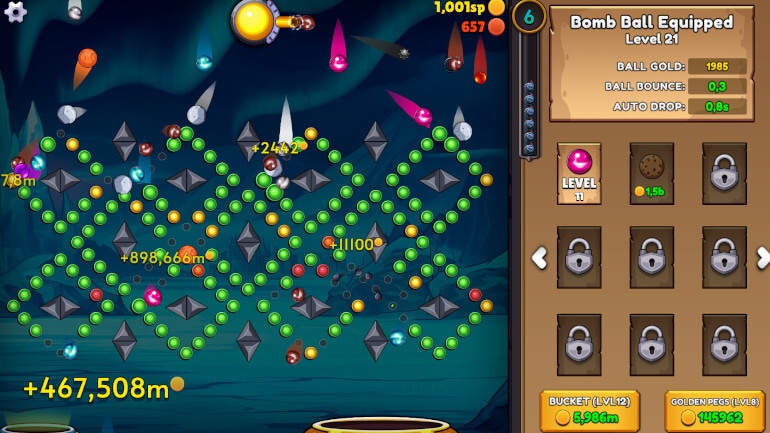Open the settings gear icon
The image size is (770, 433).
(x=15, y=10)
